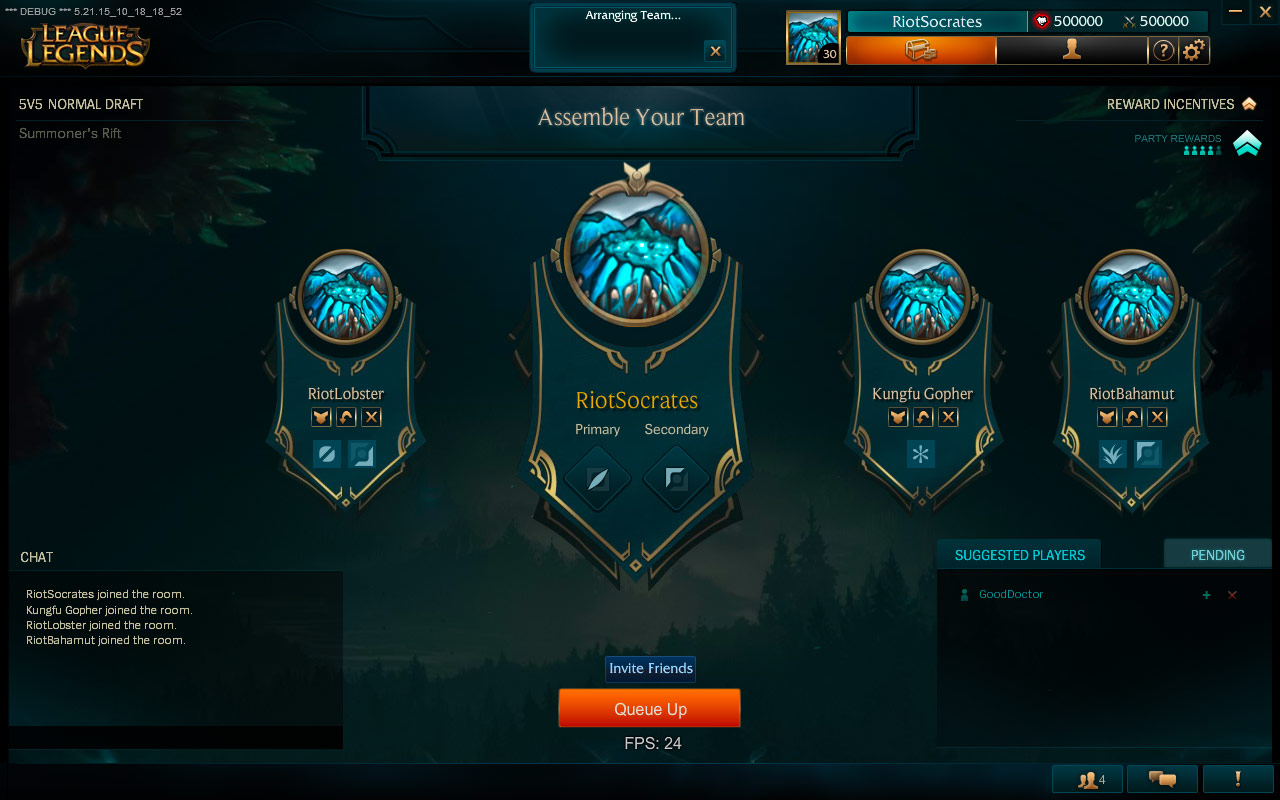Promote Kungfu Gopher with the leader icon
Image resolution: width=1280 pixels, height=800 pixels.
897,417
